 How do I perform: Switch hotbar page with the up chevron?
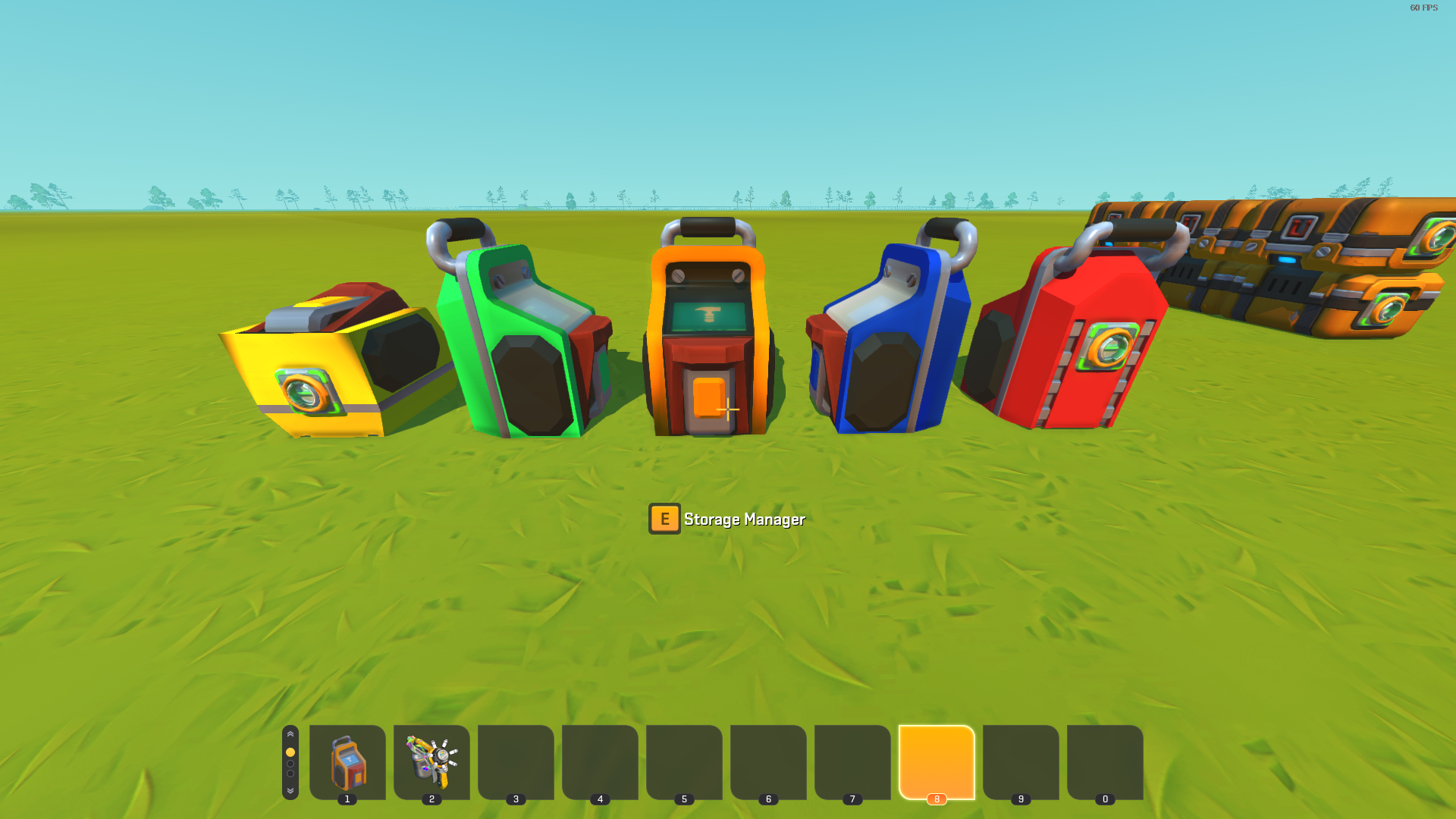pyautogui.click(x=290, y=734)
